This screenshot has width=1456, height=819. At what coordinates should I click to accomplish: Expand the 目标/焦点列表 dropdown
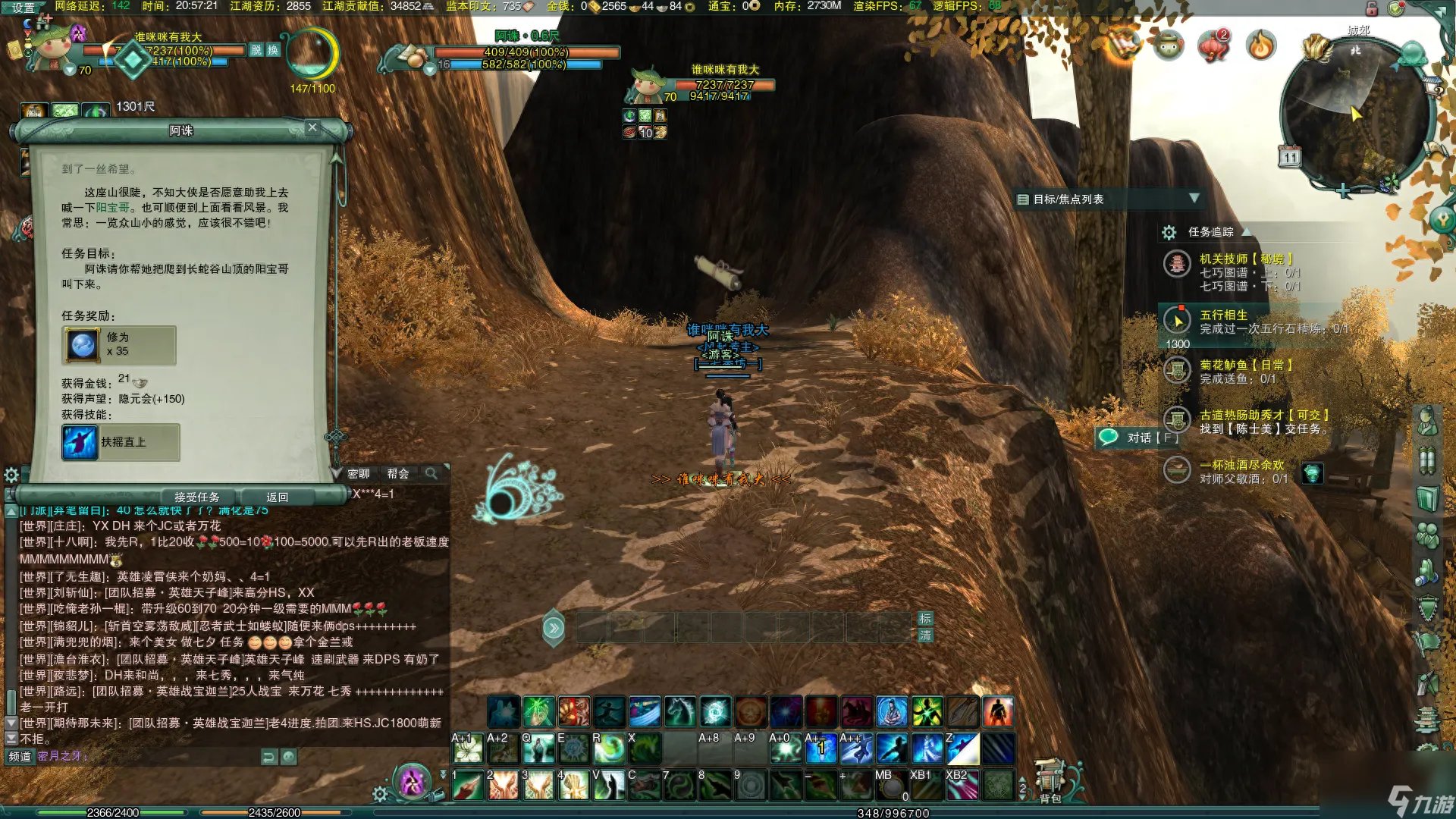tap(1194, 199)
